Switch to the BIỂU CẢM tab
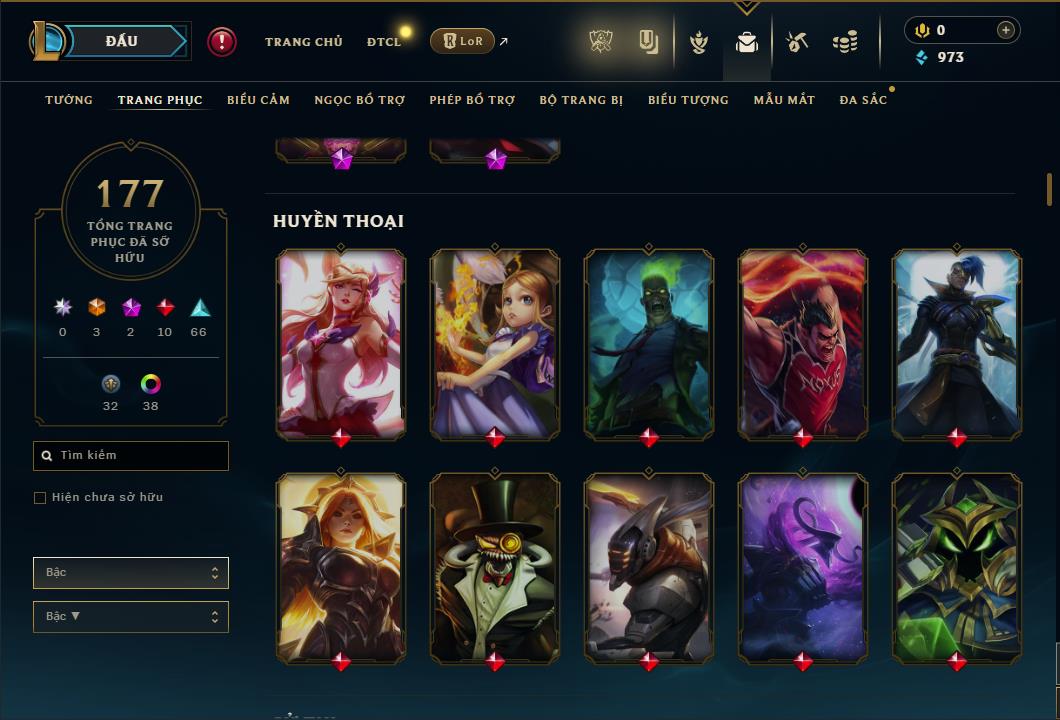 pos(258,100)
